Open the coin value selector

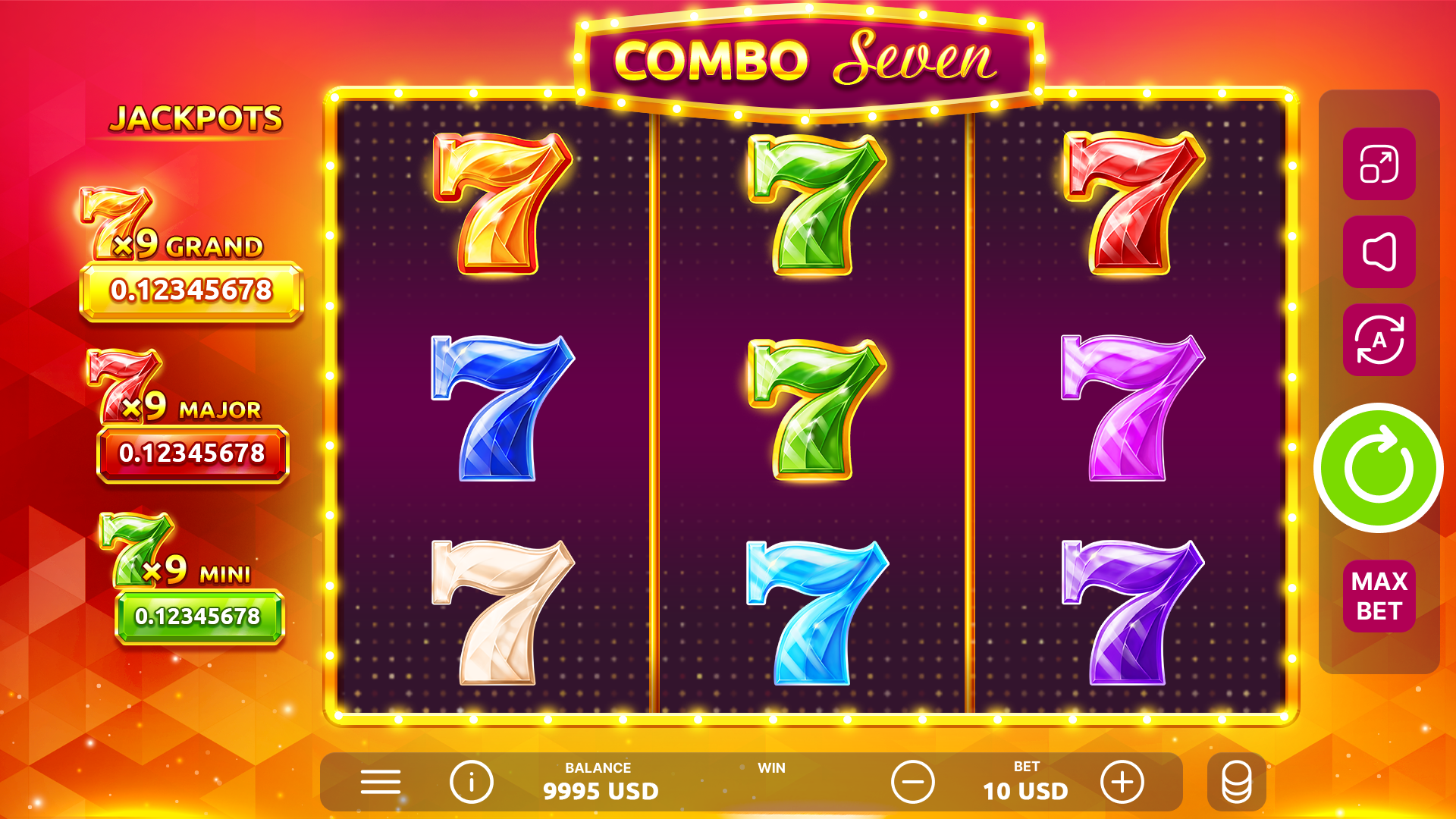coord(1237,783)
